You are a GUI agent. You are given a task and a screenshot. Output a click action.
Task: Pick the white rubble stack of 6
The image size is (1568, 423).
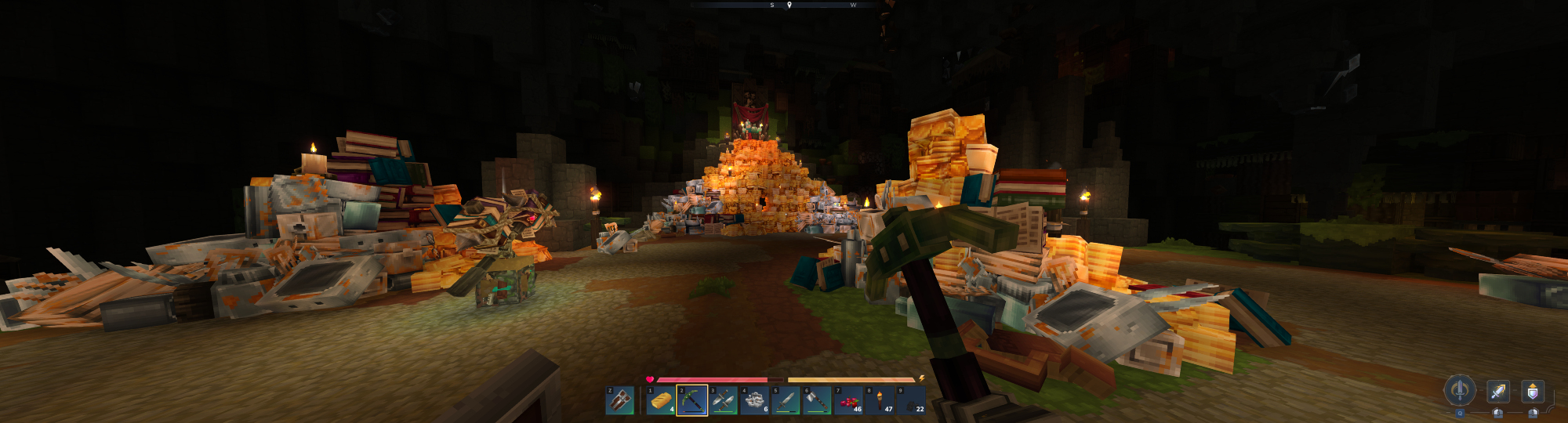tap(755, 400)
